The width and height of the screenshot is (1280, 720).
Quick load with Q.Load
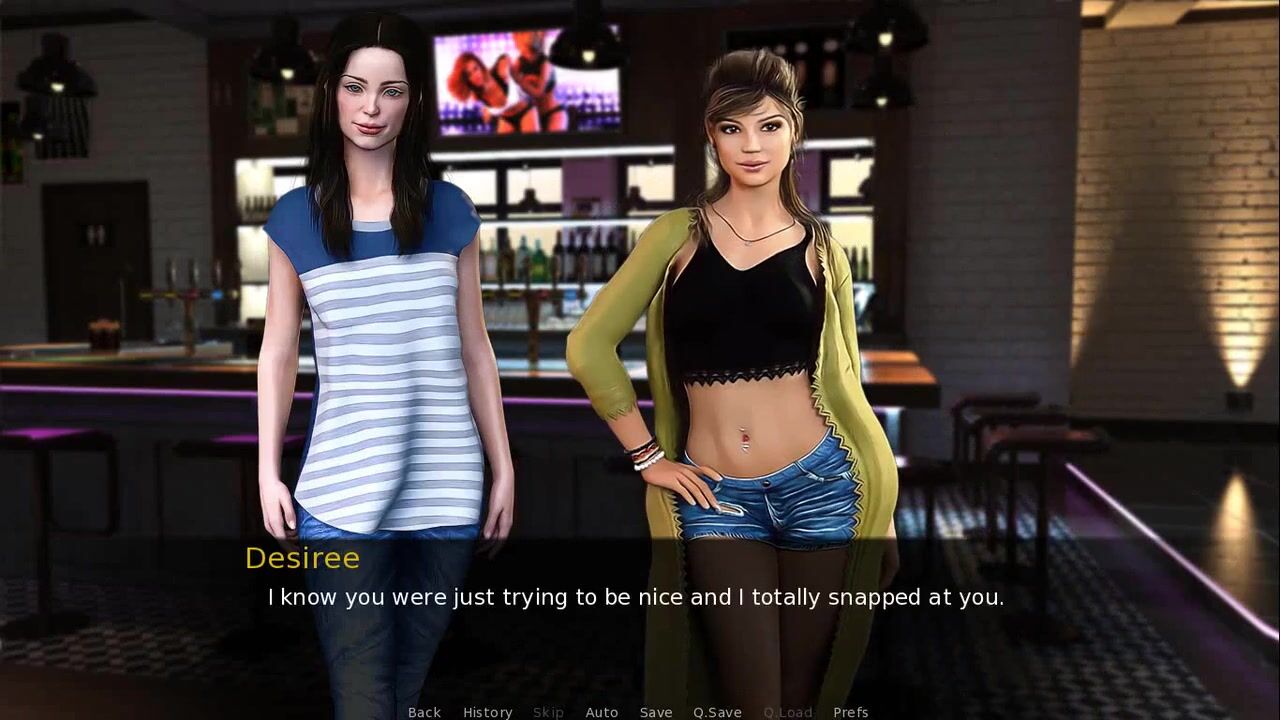(787, 712)
